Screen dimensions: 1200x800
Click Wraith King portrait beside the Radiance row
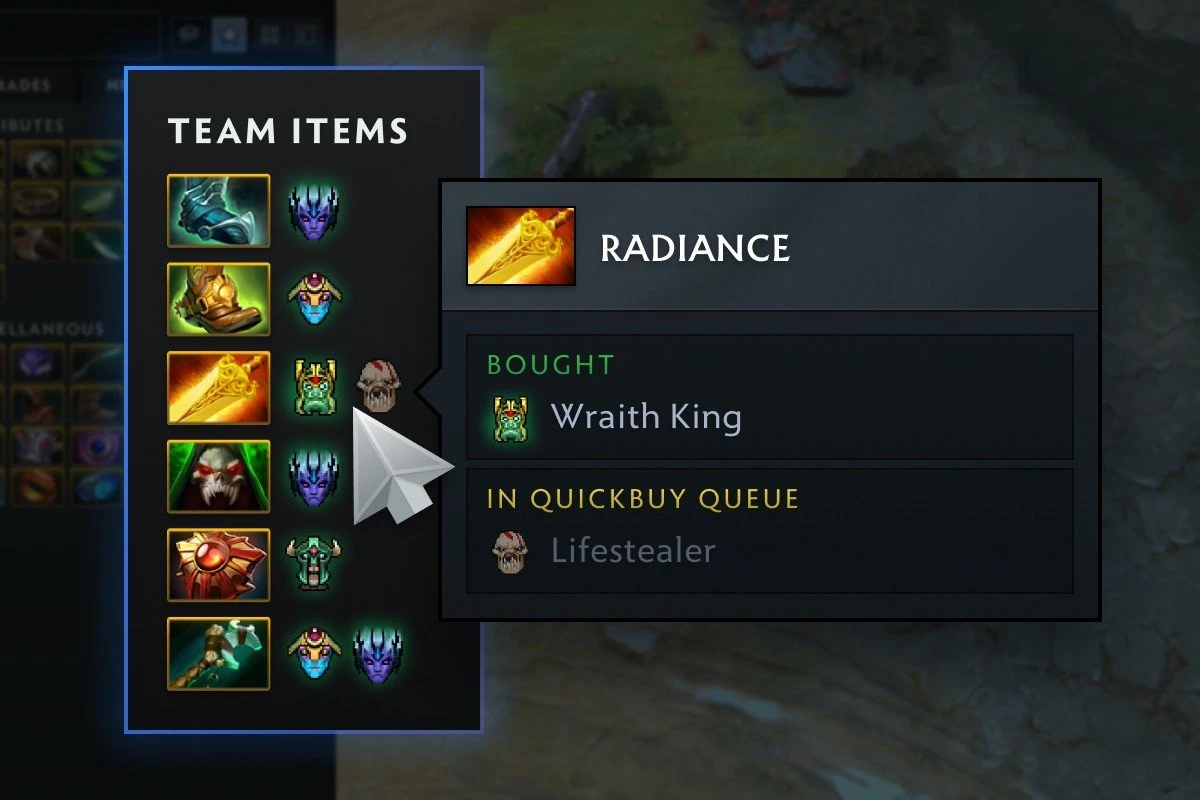[315, 388]
